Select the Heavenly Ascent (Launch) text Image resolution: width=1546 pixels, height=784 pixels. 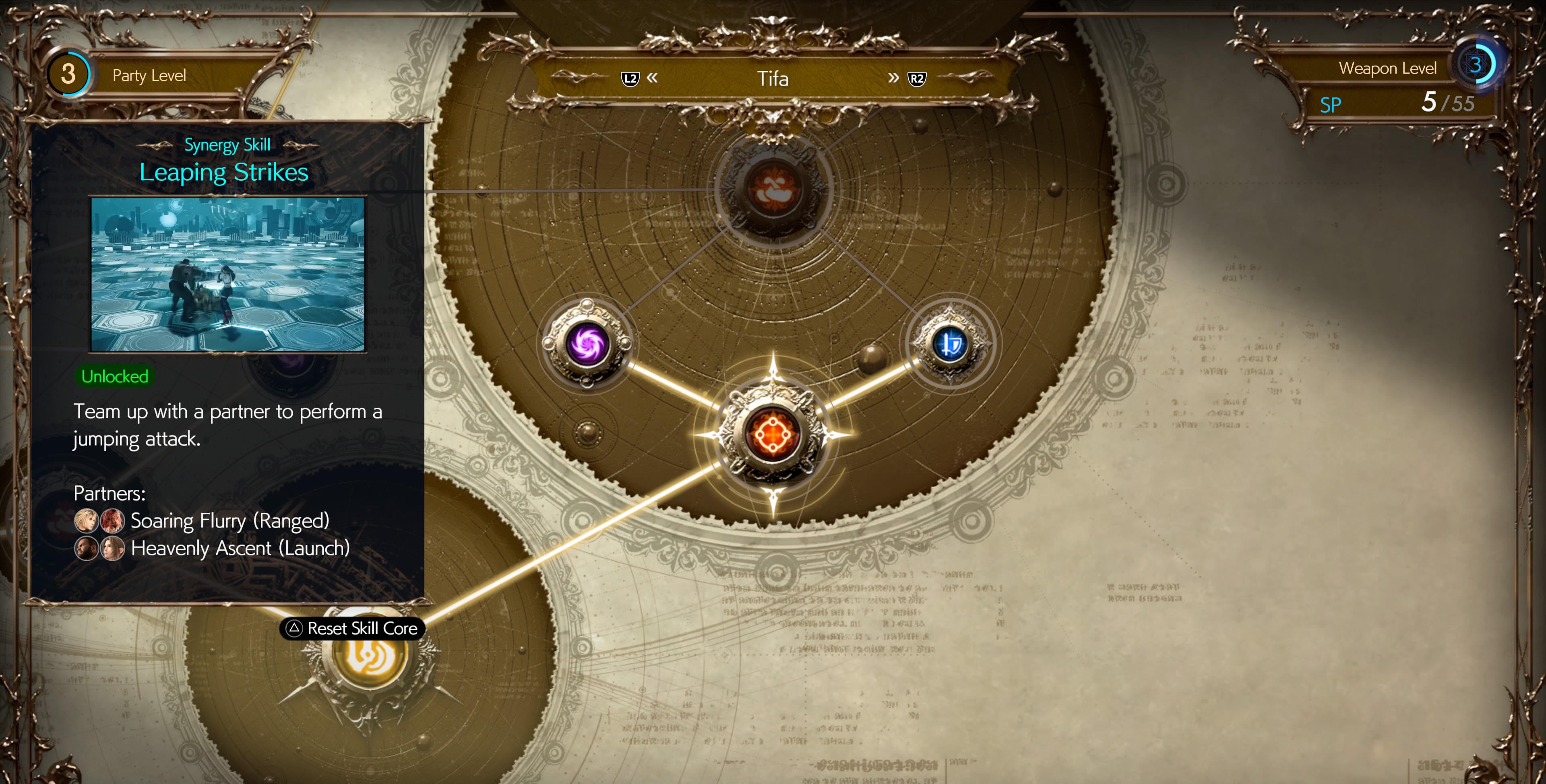pos(240,548)
